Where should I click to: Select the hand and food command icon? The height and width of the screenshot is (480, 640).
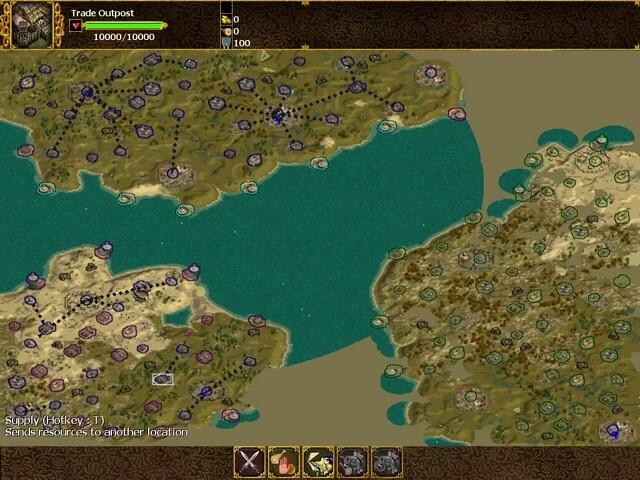click(283, 462)
